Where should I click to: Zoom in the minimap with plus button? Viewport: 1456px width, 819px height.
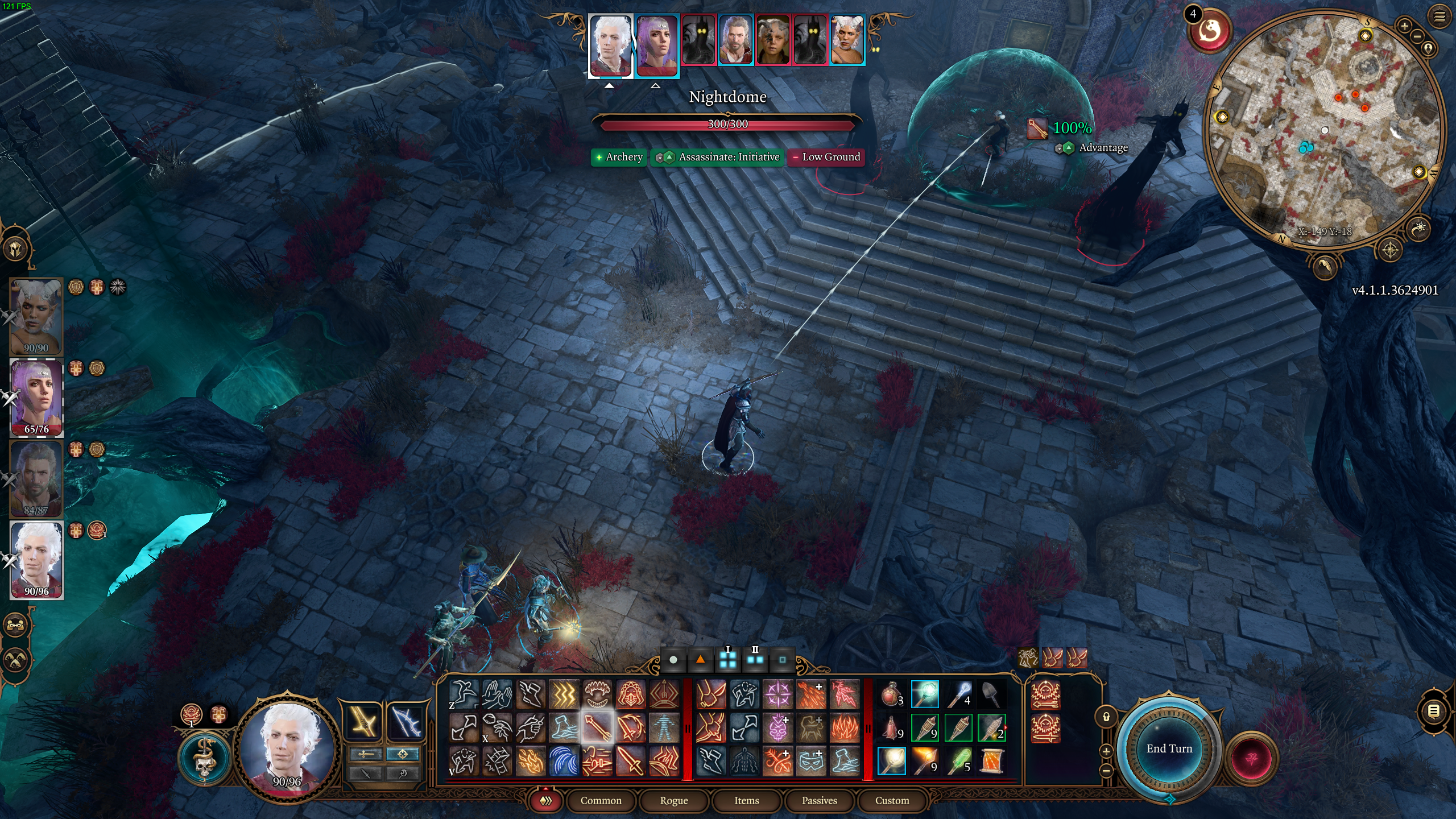(x=1404, y=26)
